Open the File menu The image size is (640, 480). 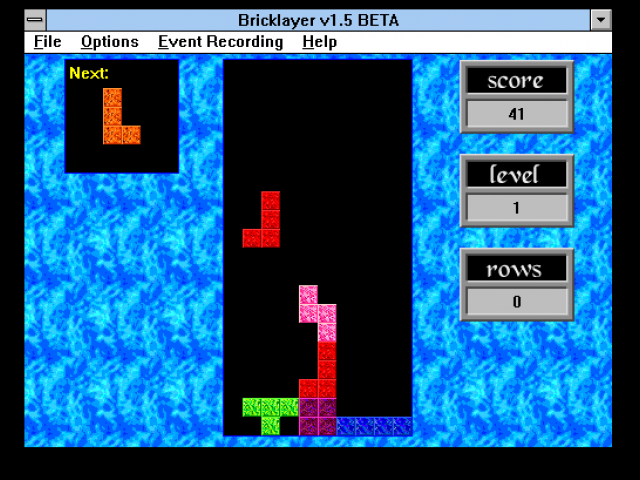tap(47, 42)
